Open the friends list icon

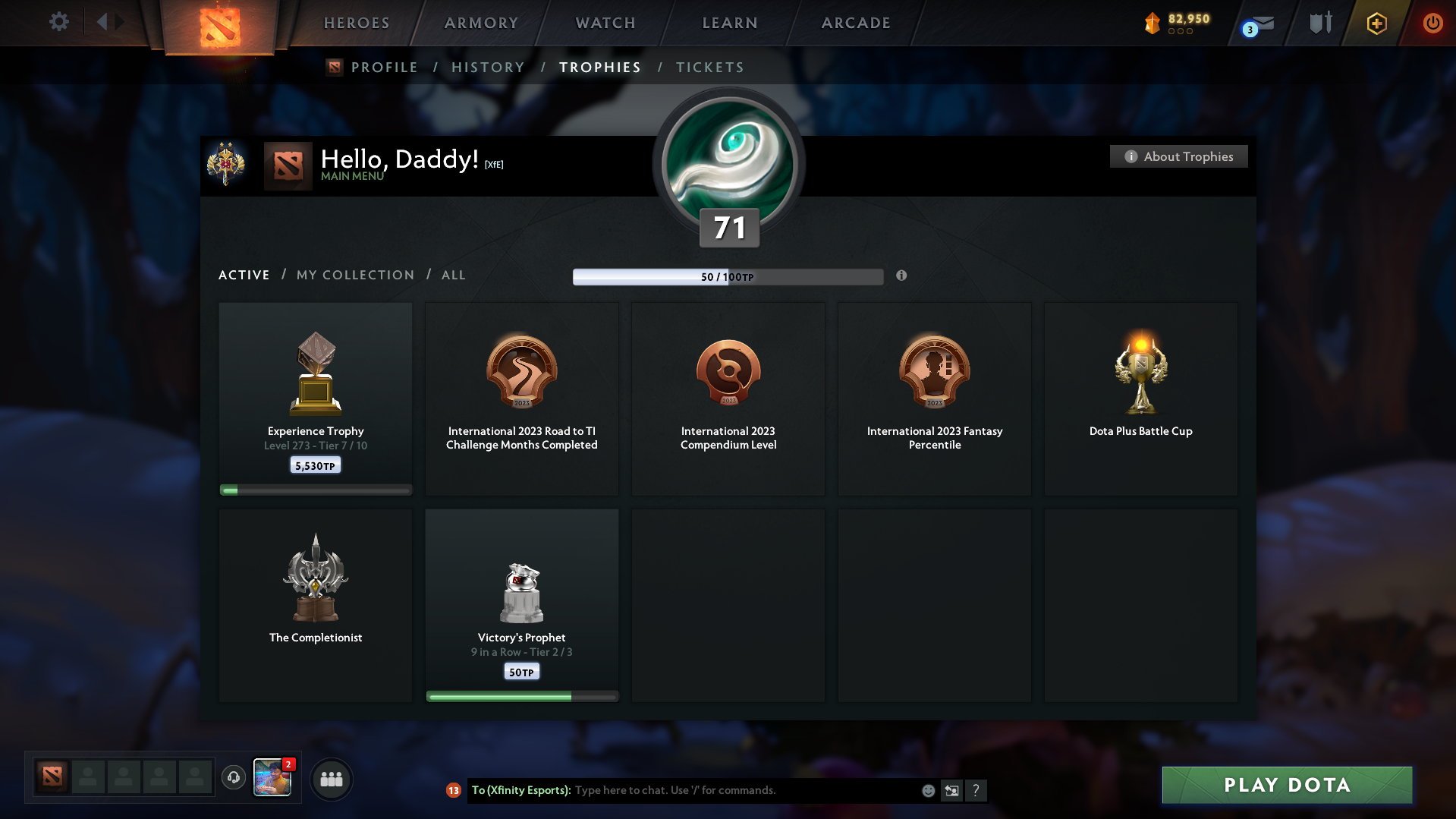[x=332, y=779]
